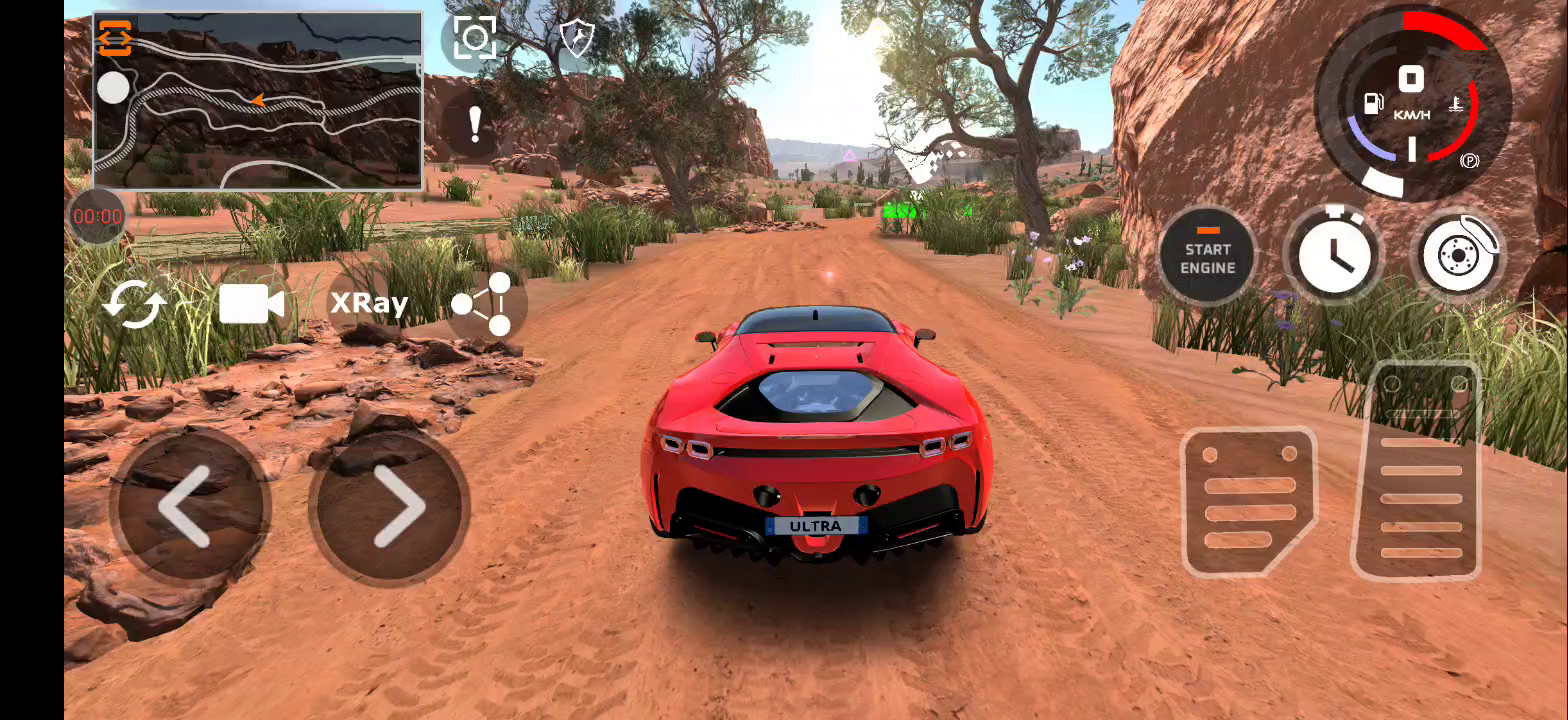1568x720 pixels.
Task: Push the brake pedal
Action: [1249, 500]
